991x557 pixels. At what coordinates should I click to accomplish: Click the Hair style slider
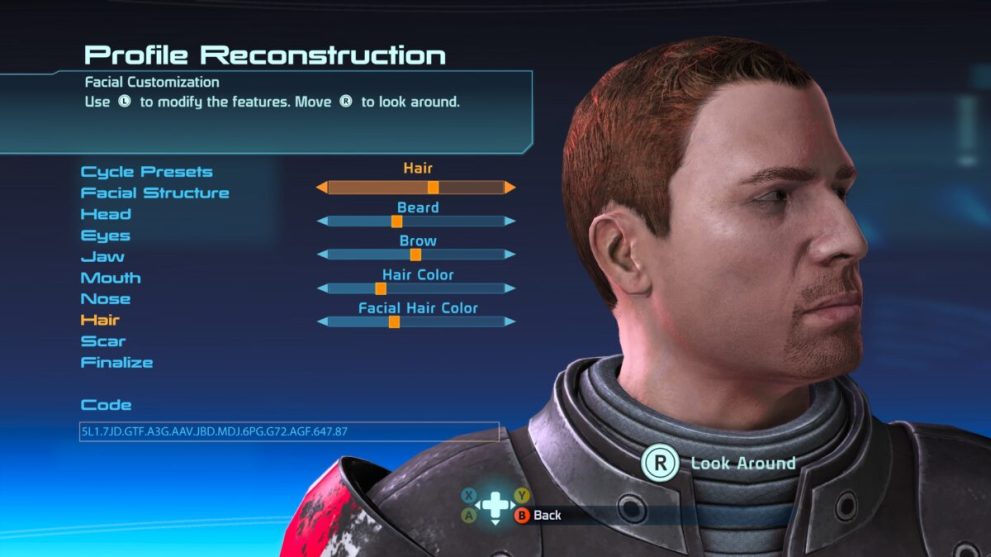pos(416,187)
